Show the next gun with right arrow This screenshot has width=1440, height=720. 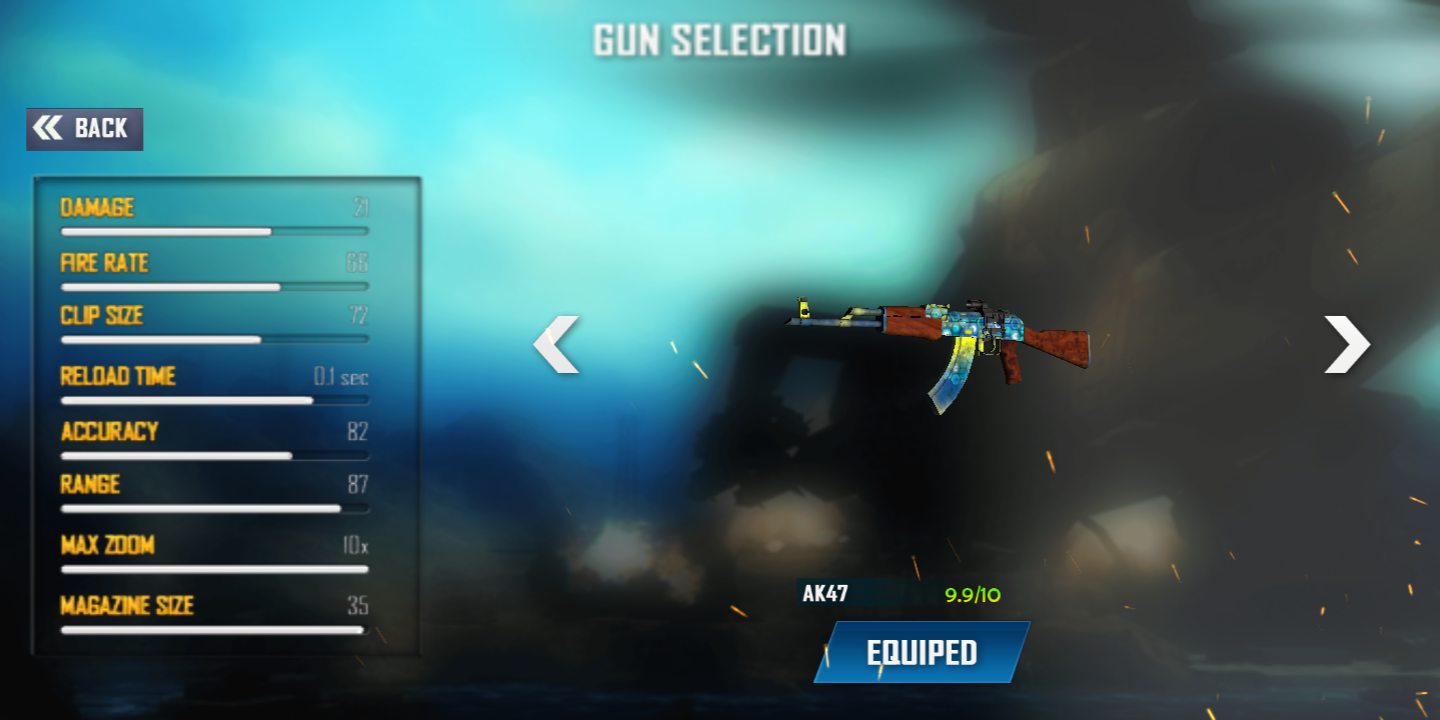[1347, 344]
